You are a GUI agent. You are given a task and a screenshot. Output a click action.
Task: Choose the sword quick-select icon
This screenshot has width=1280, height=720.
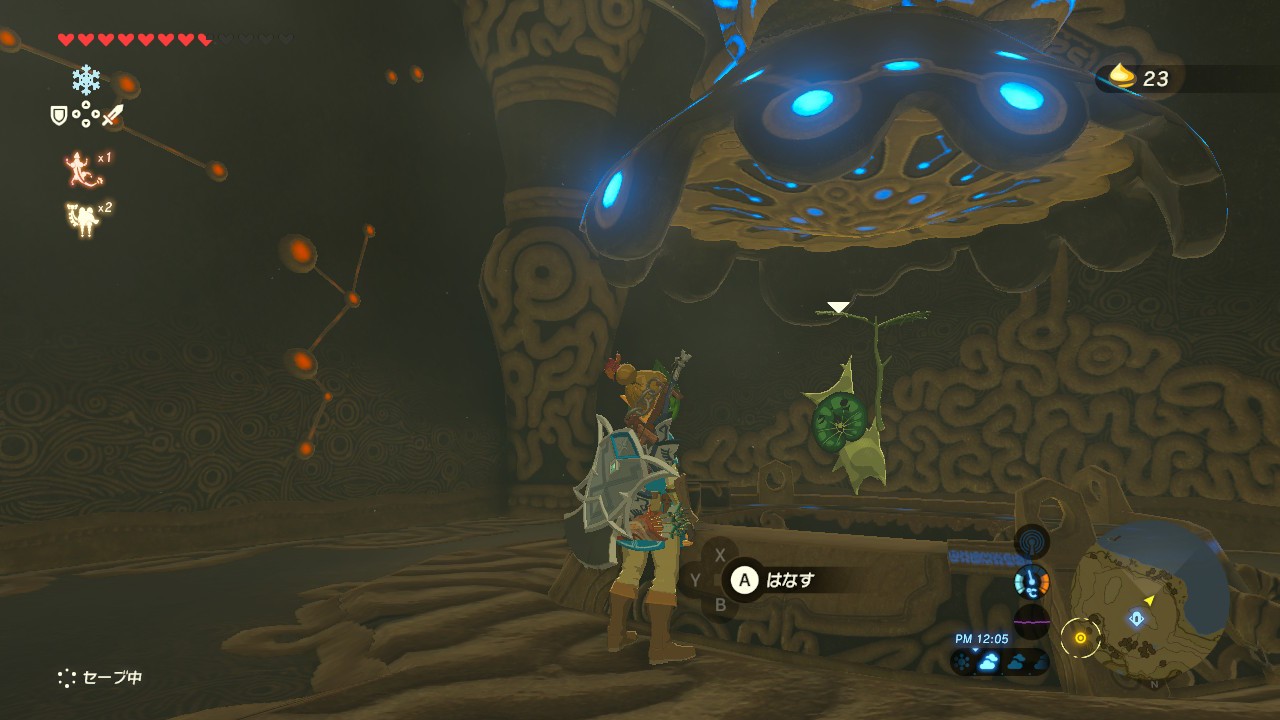[112, 115]
